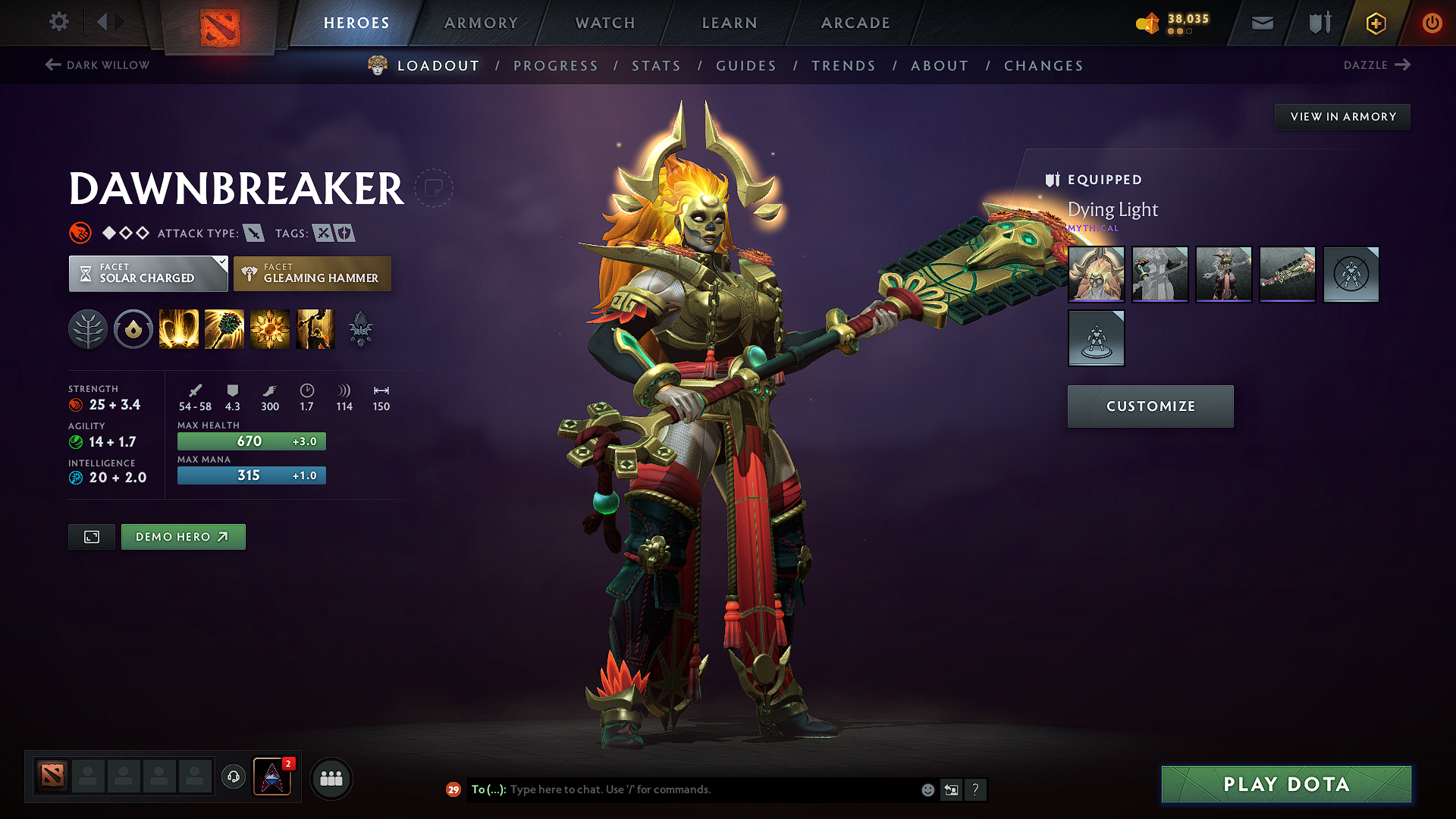This screenshot has width=1456, height=819.
Task: Toggle the chat emoticon picker
Action: [927, 789]
